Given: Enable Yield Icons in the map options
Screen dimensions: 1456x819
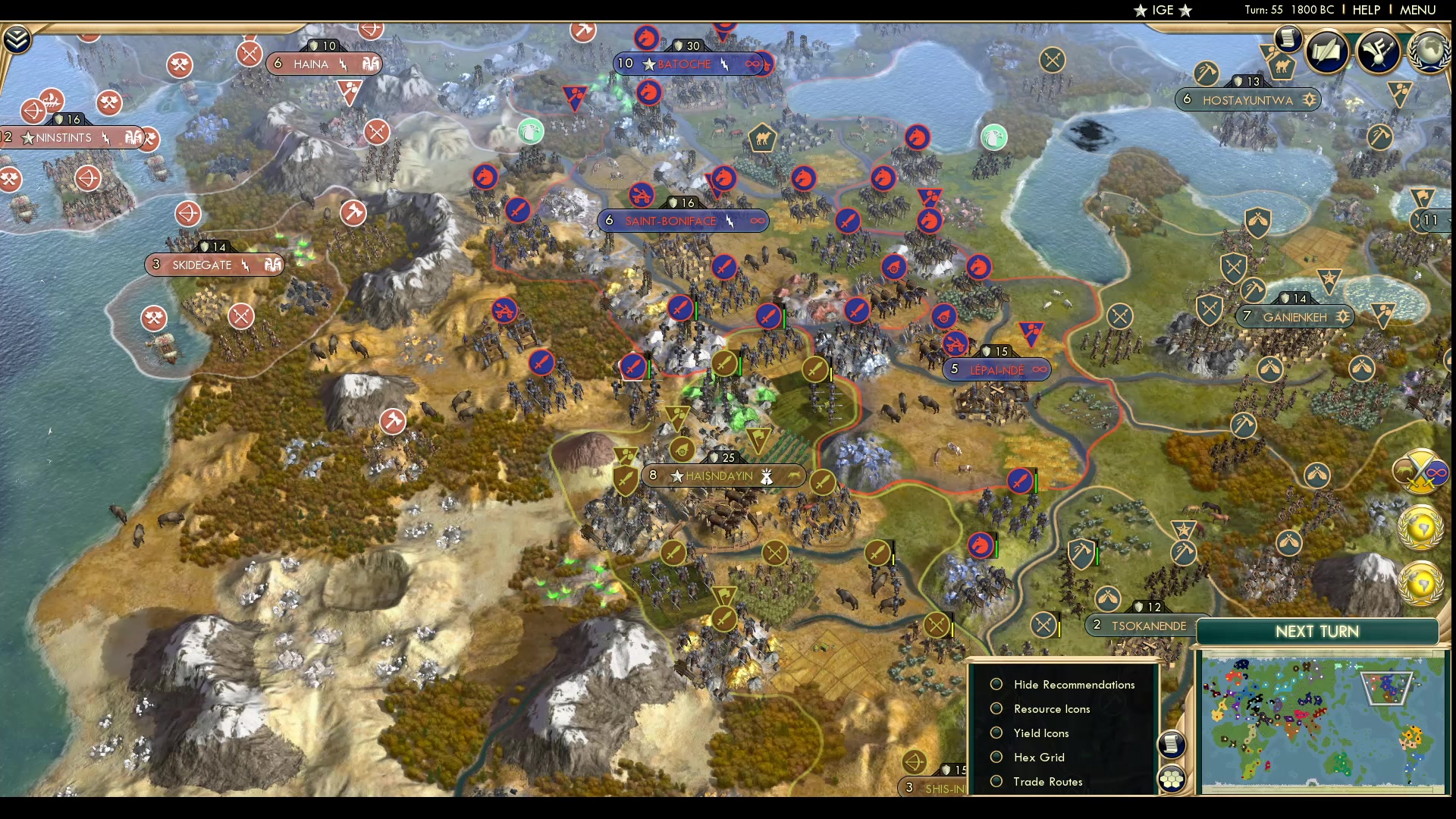Looking at the screenshot, I should click(996, 733).
